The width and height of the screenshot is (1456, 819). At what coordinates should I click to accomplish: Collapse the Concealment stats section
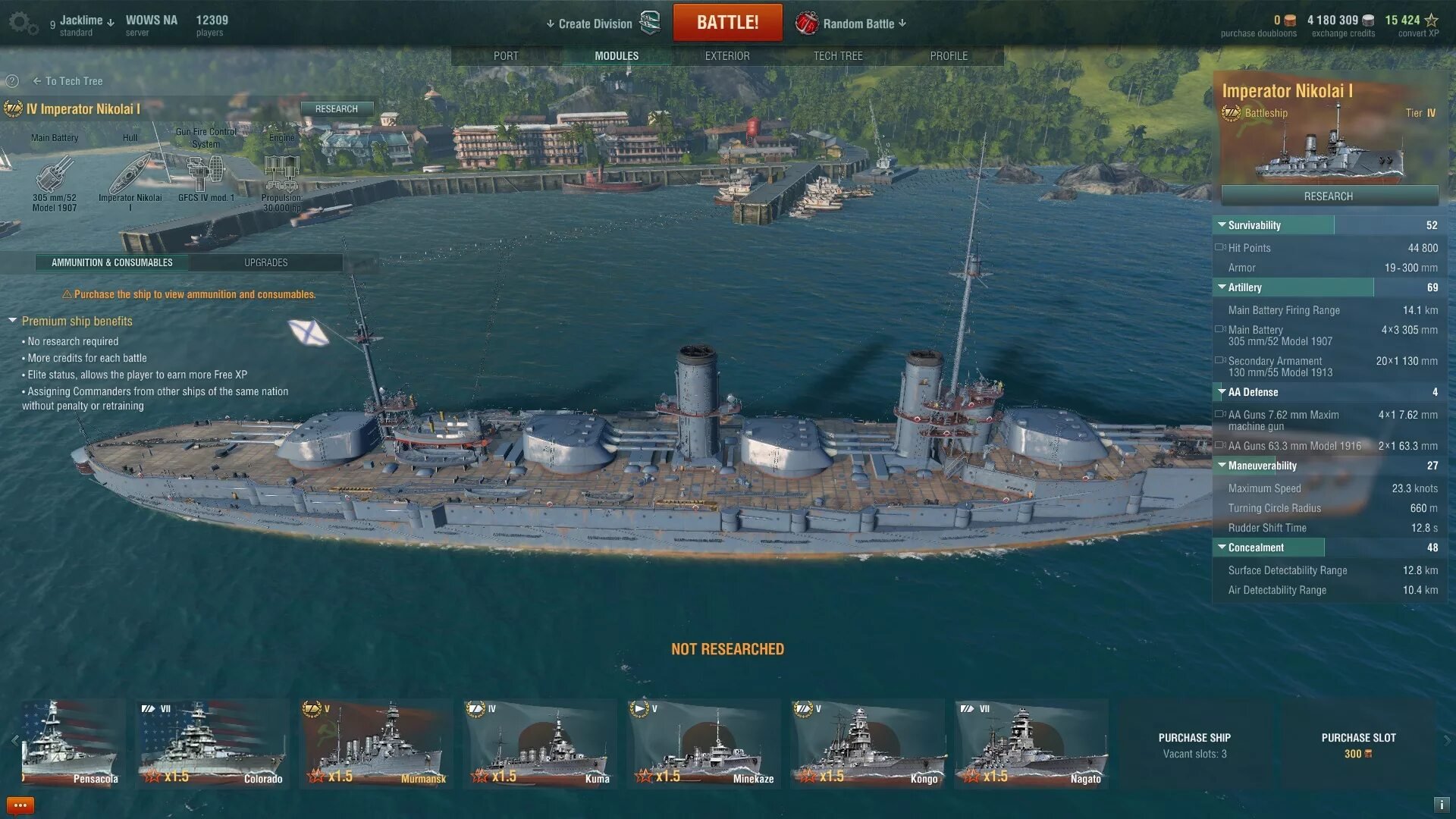(1222, 548)
